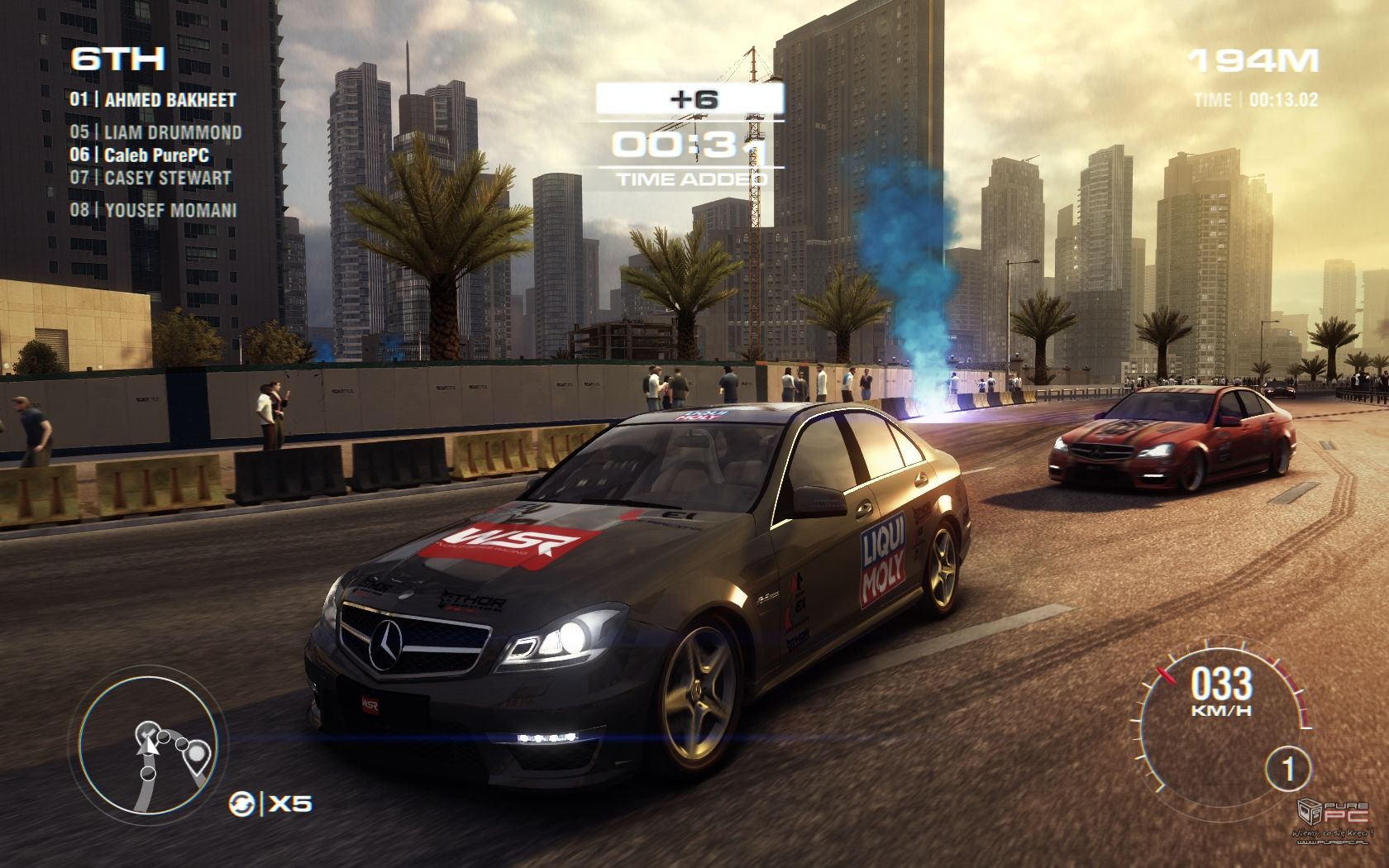Click Casey Stewart in the position list
The image size is (1389, 868).
pyautogui.click(x=150, y=177)
